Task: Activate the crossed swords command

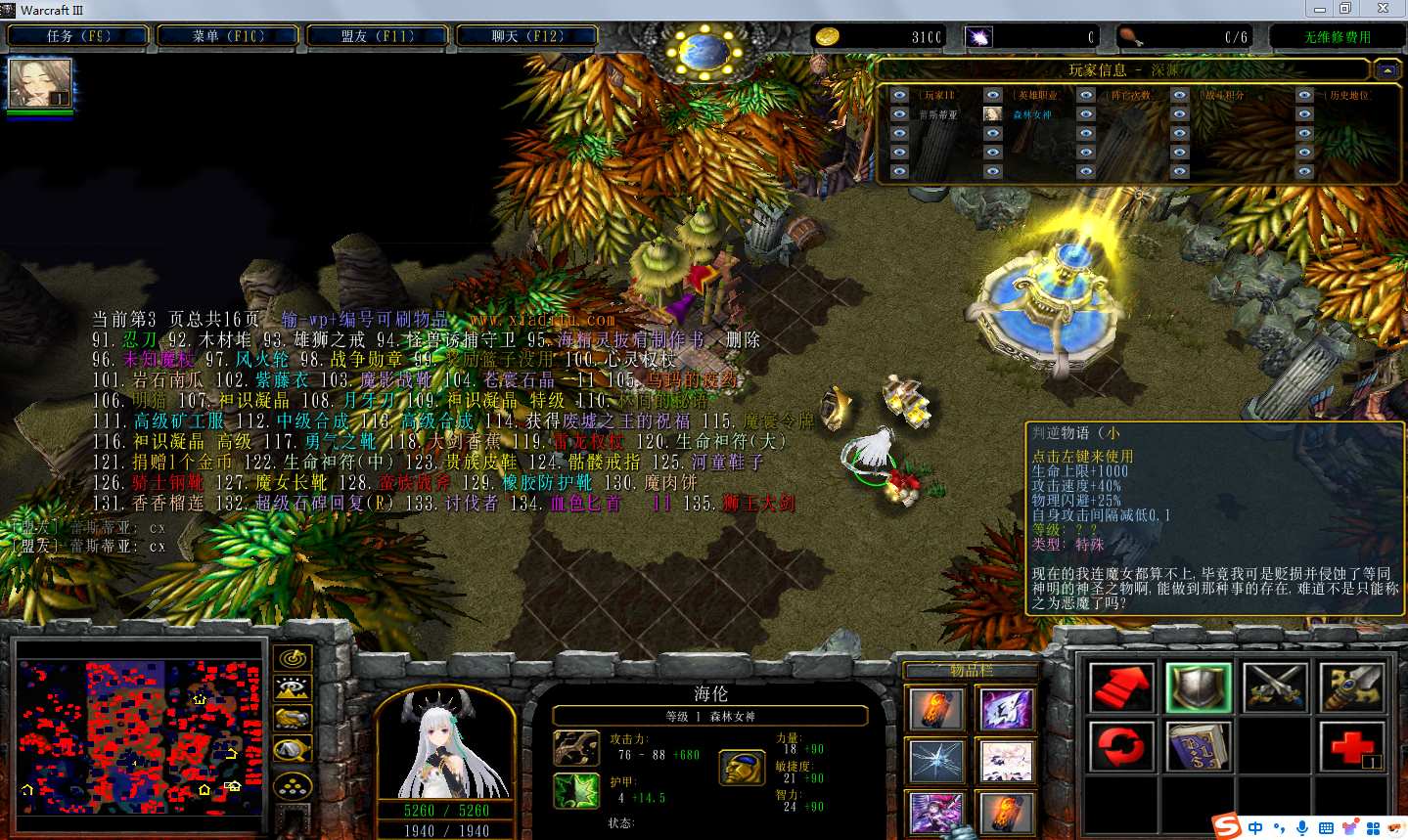Action: (x=1275, y=687)
